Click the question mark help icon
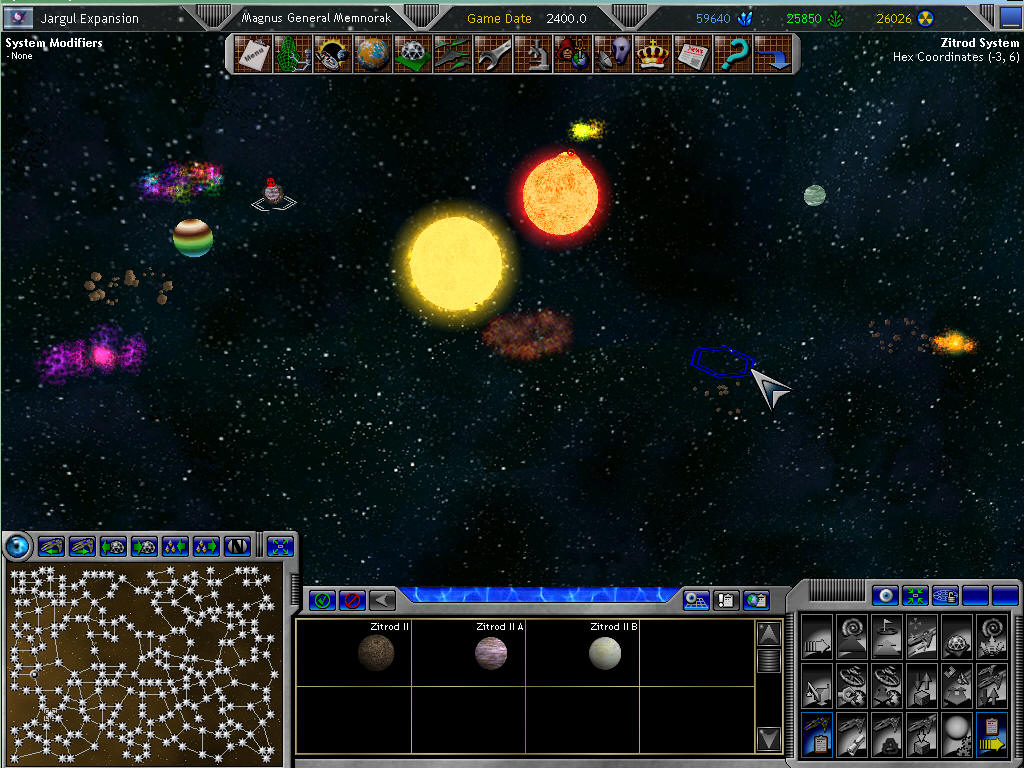1024x768 pixels. pyautogui.click(x=733, y=54)
